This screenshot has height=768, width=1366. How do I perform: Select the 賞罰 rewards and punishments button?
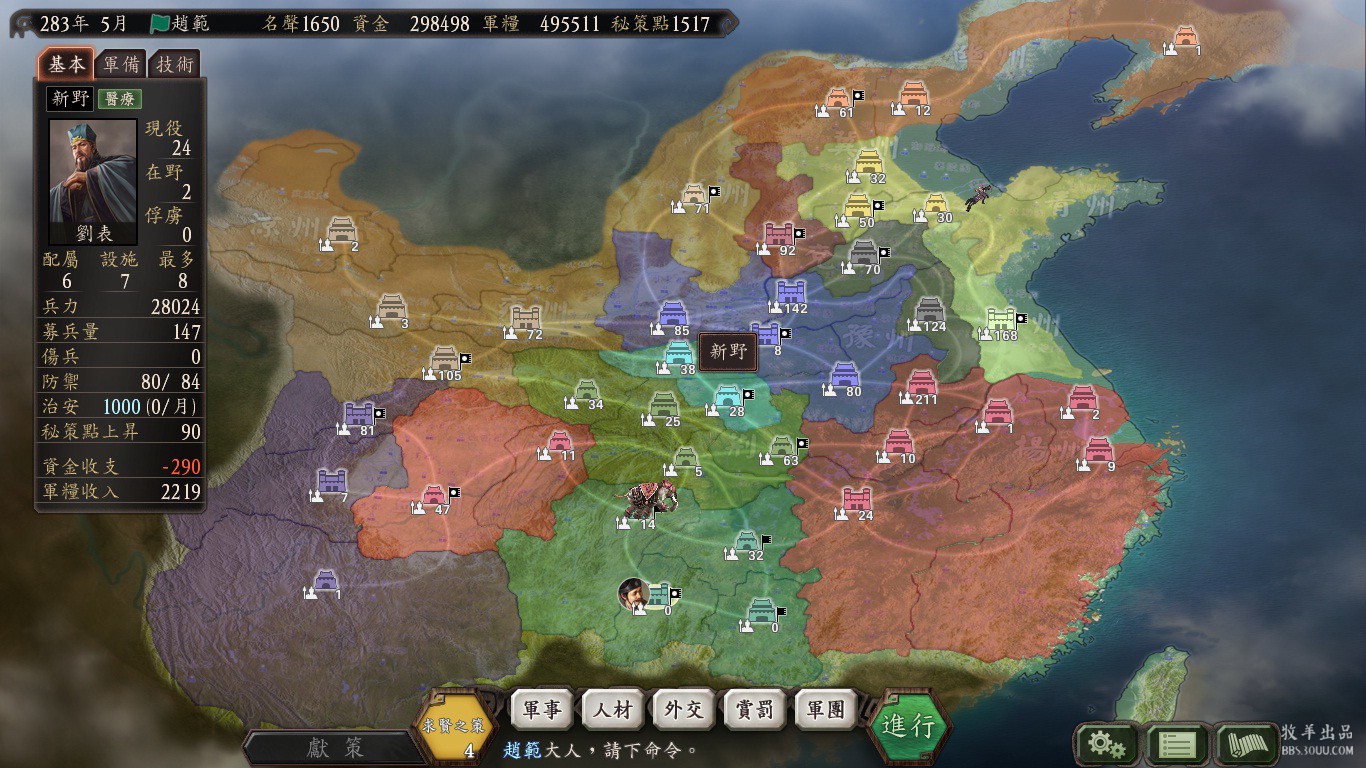tap(755, 710)
